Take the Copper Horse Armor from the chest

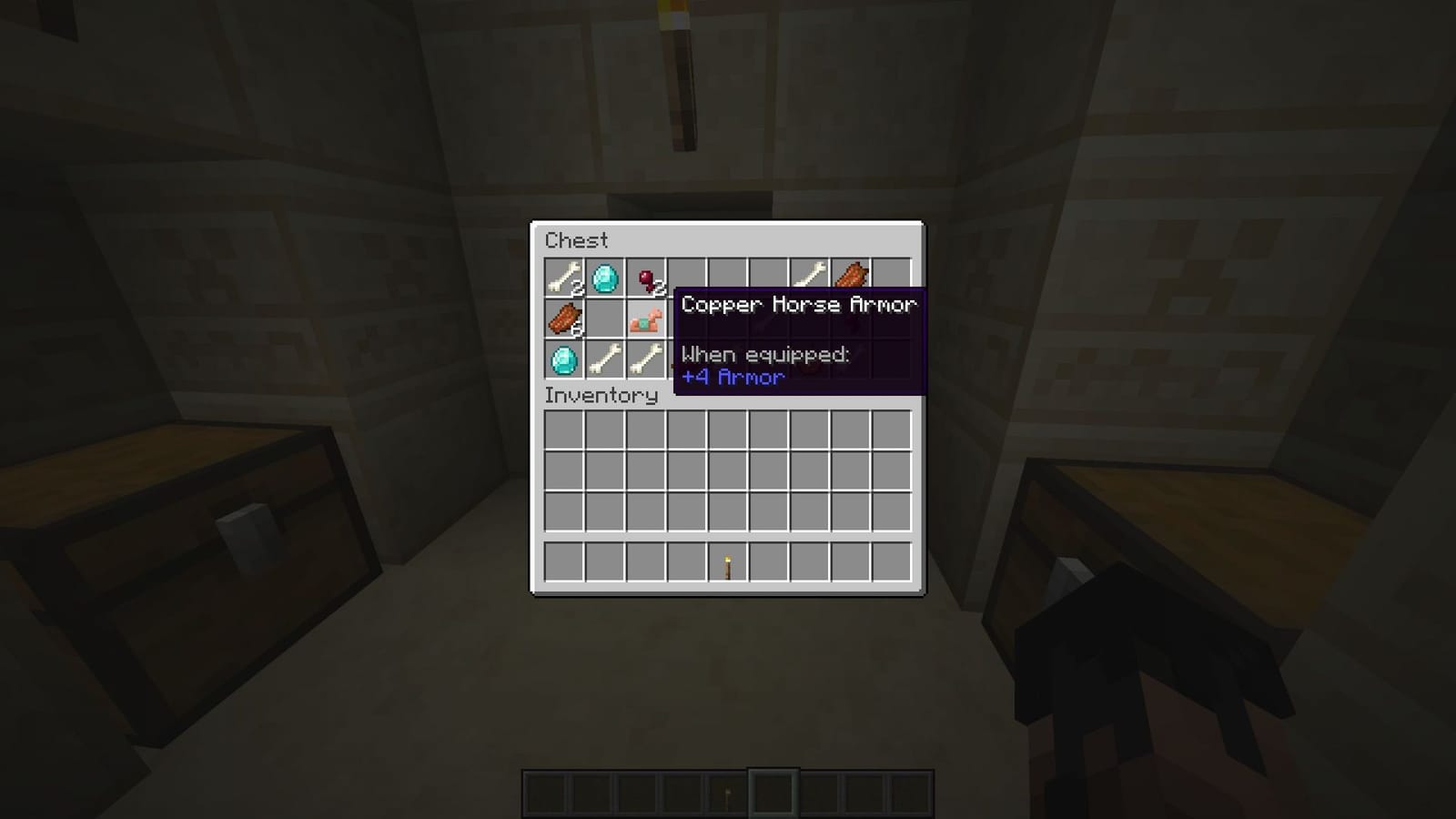coord(644,320)
